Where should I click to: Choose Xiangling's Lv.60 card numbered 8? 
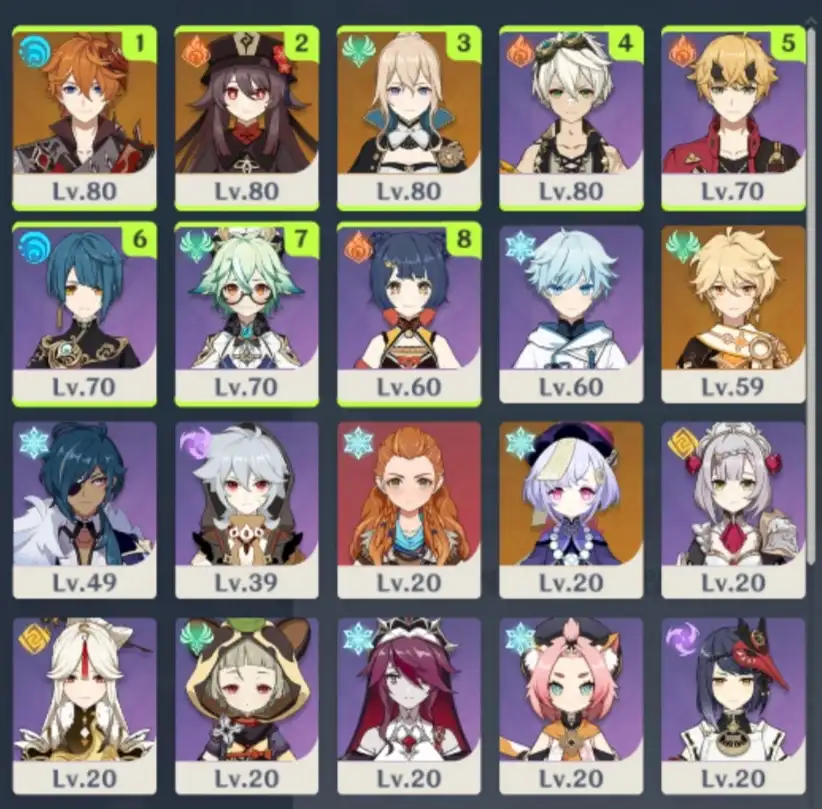[x=409, y=312]
